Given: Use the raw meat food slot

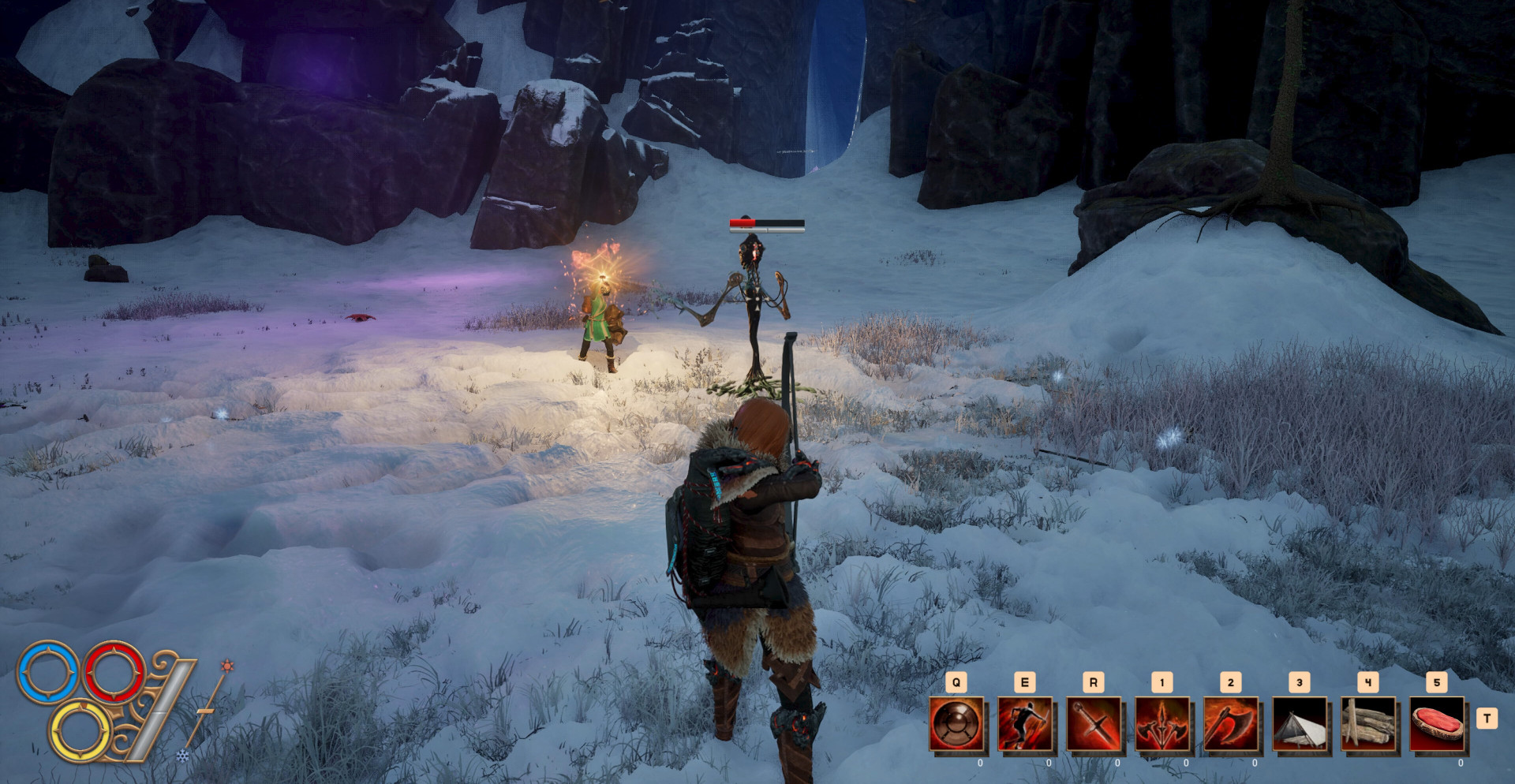Looking at the screenshot, I should click(x=1438, y=724).
